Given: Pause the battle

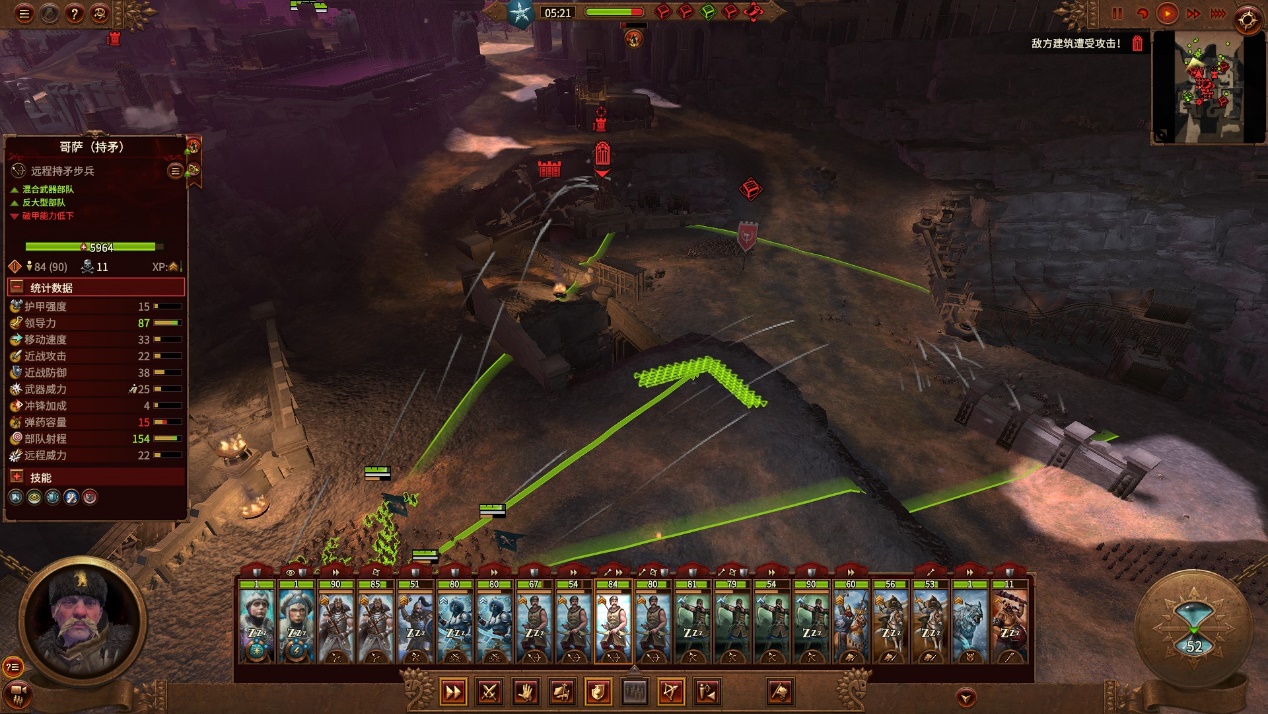Looking at the screenshot, I should tap(1118, 14).
